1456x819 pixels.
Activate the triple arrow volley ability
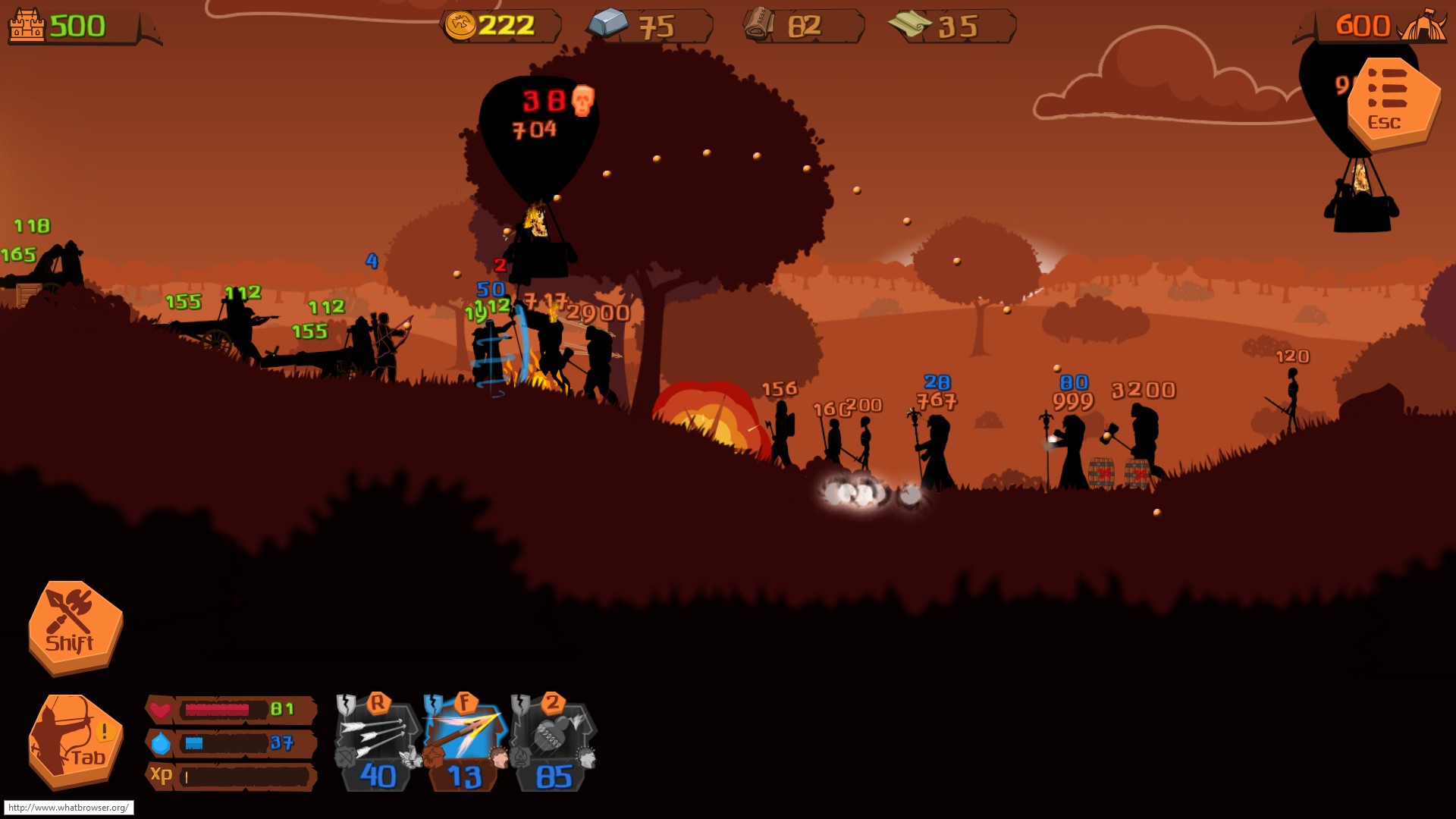click(378, 741)
